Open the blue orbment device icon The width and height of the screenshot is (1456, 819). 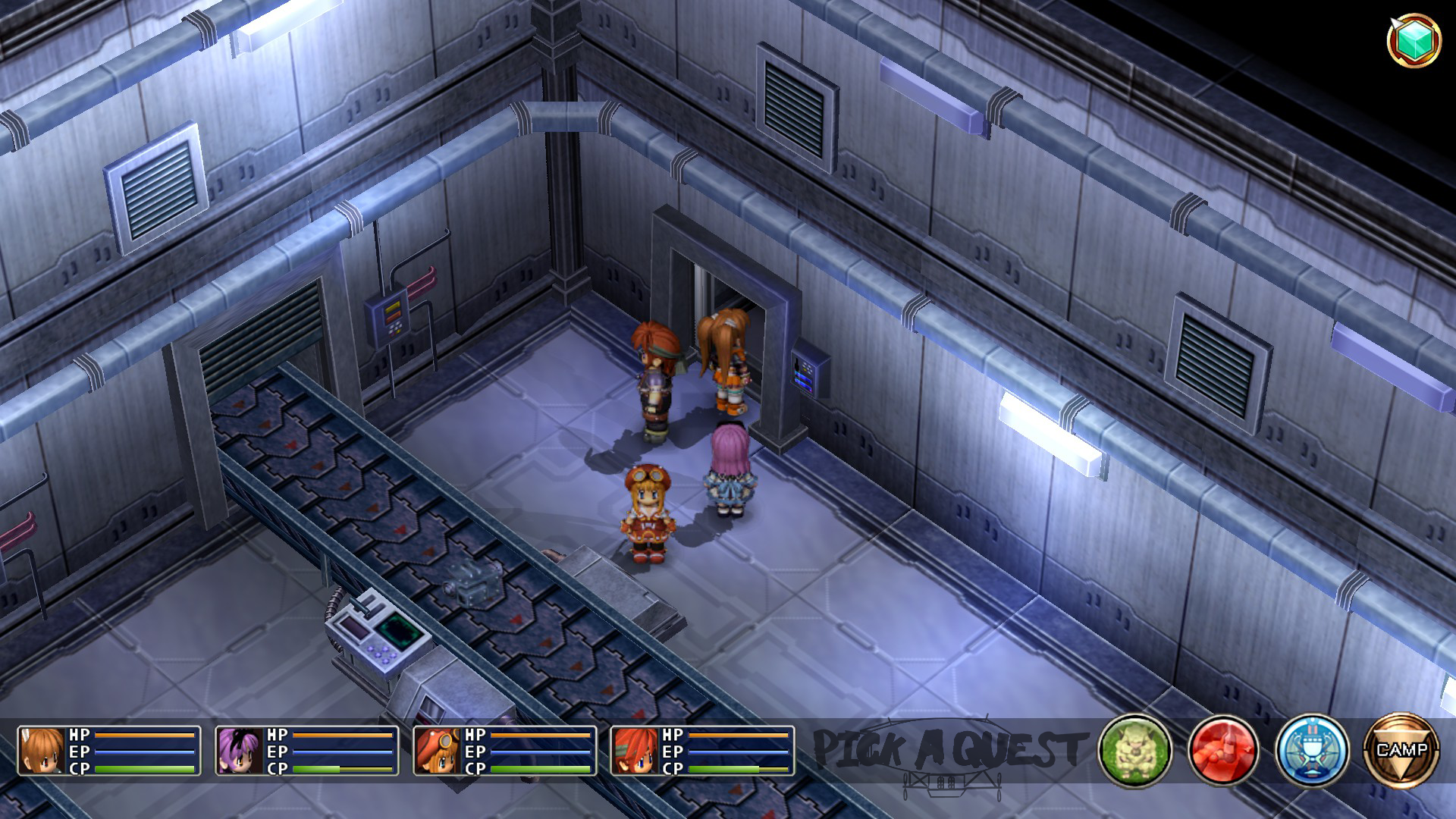(1311, 751)
